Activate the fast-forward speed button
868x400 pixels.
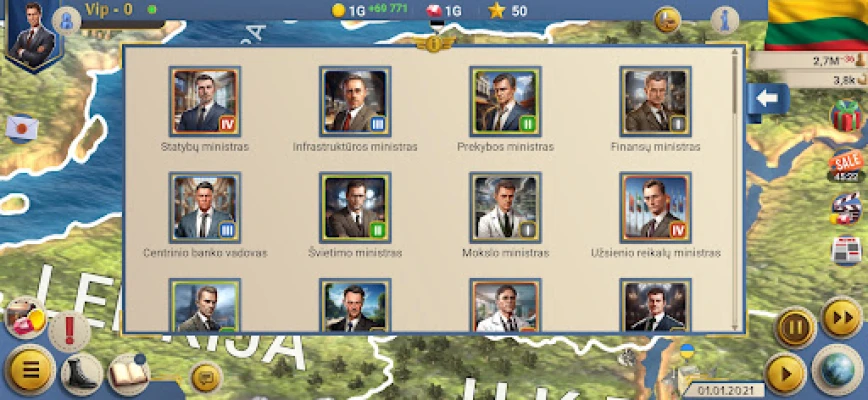coord(841,319)
